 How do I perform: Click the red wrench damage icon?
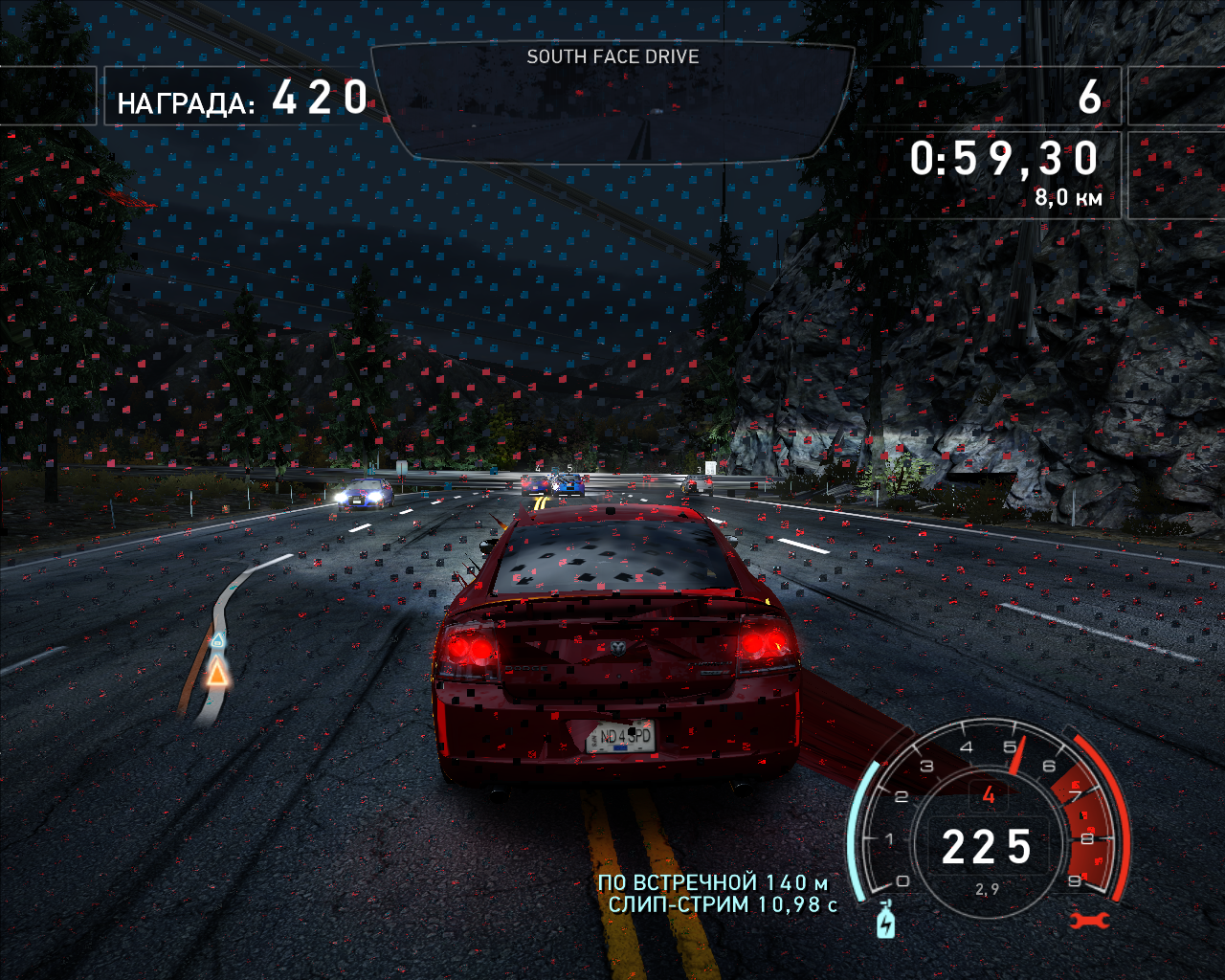coord(1089,921)
